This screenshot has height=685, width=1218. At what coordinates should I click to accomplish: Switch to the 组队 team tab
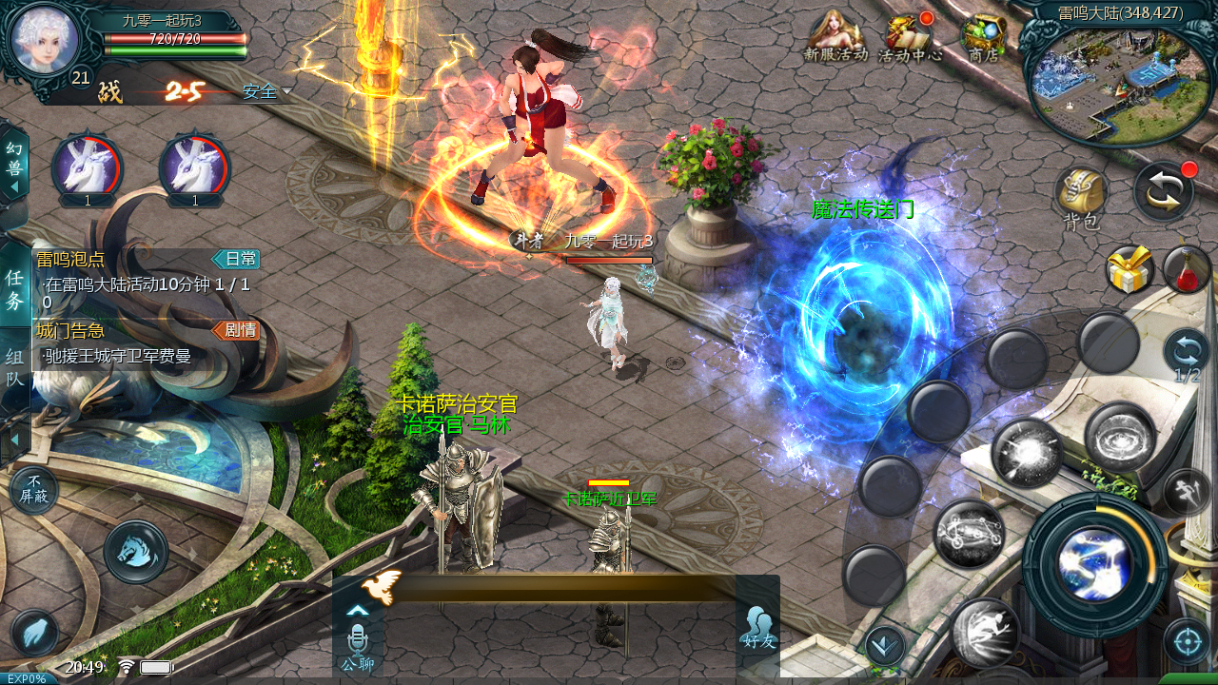(15, 365)
